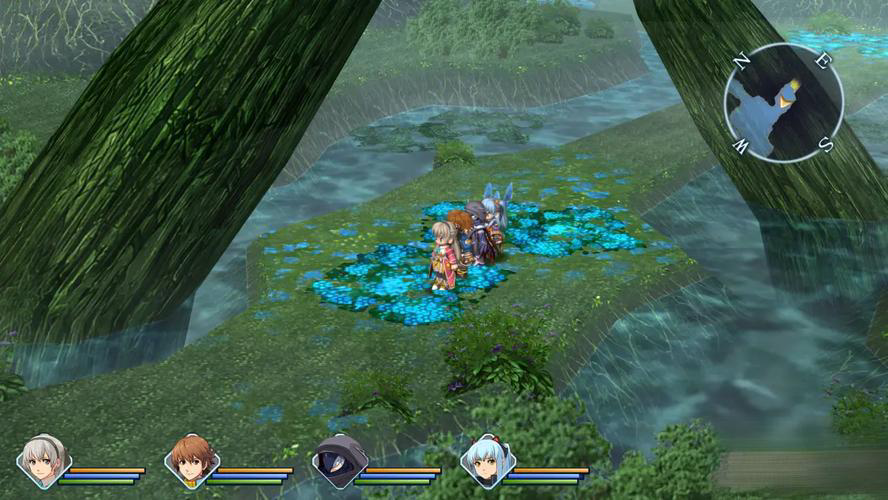The width and height of the screenshot is (888, 500).
Task: Select the silver-haired party member portrait
Action: (43, 461)
